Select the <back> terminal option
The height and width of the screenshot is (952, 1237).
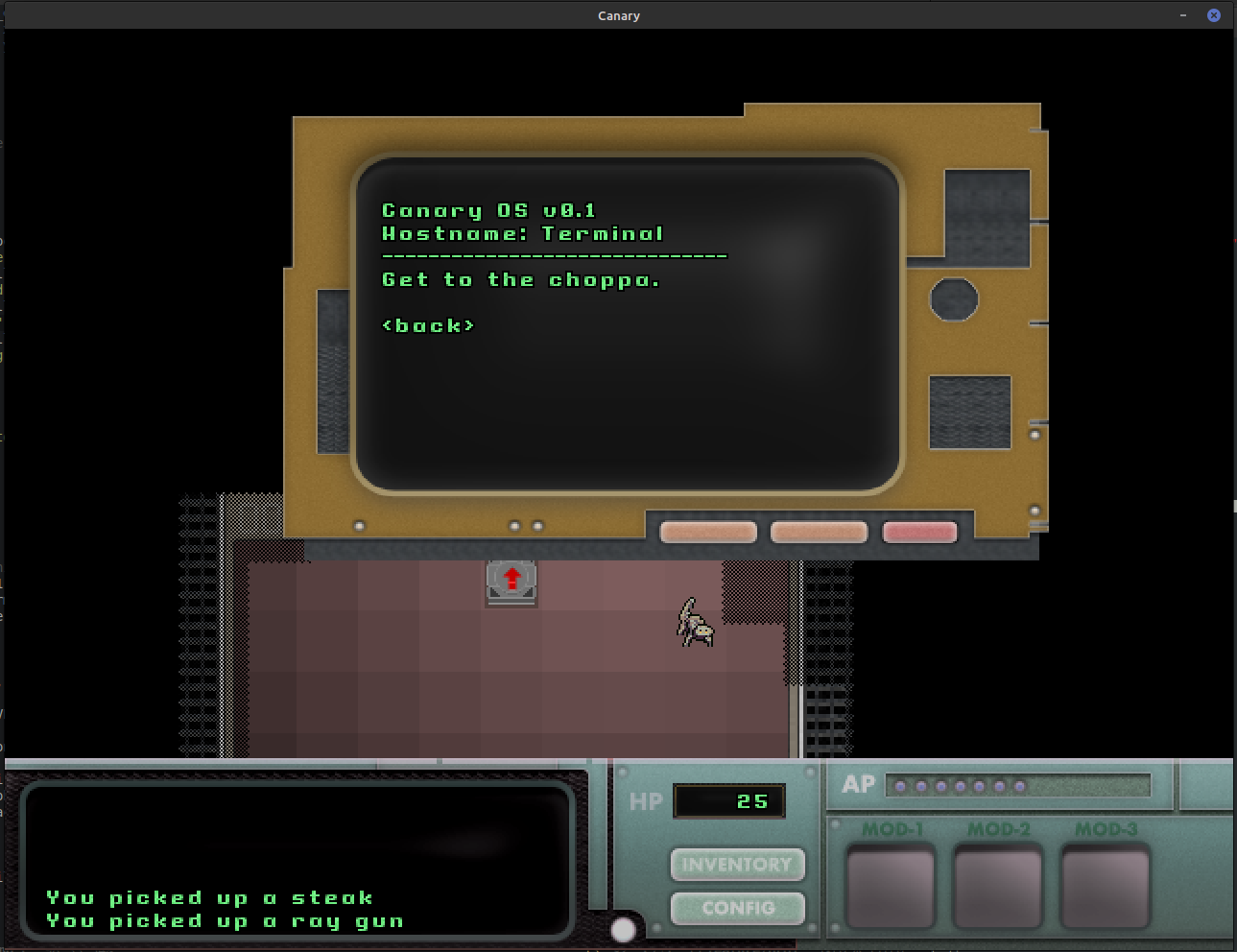[428, 325]
